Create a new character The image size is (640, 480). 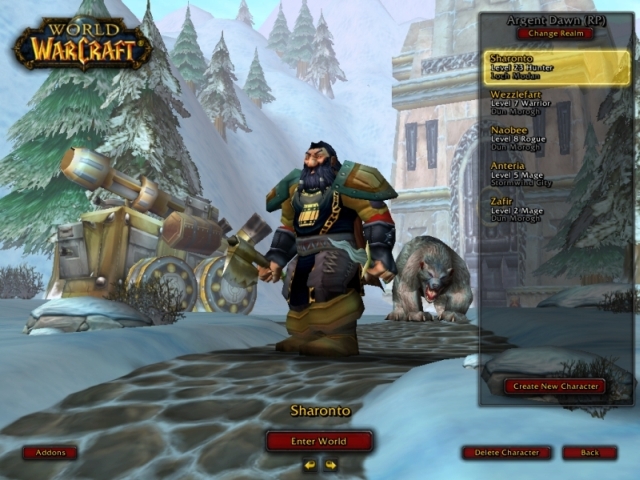pyautogui.click(x=554, y=386)
